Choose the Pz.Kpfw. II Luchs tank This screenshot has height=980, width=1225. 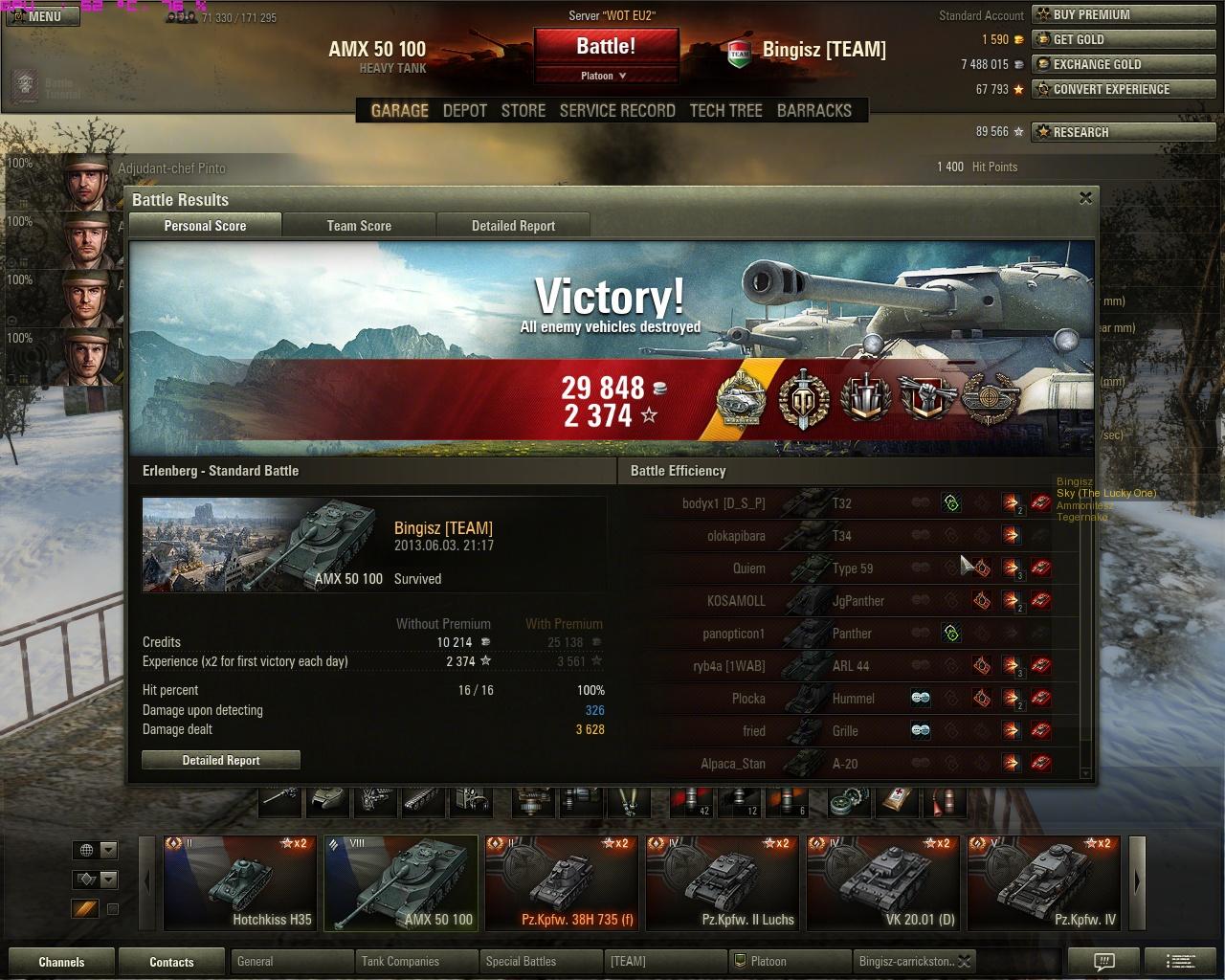coord(723,882)
